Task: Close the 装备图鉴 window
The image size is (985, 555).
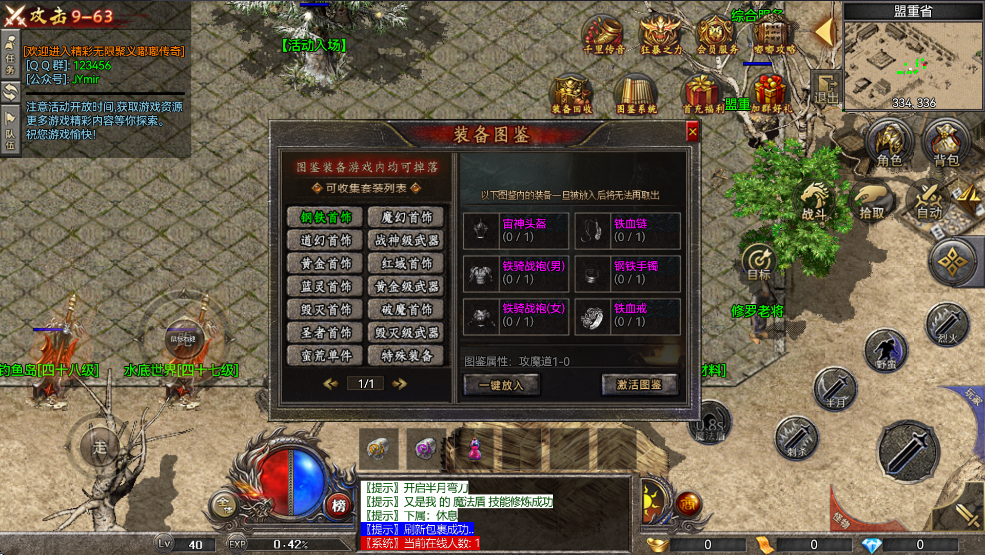Action: [x=692, y=132]
